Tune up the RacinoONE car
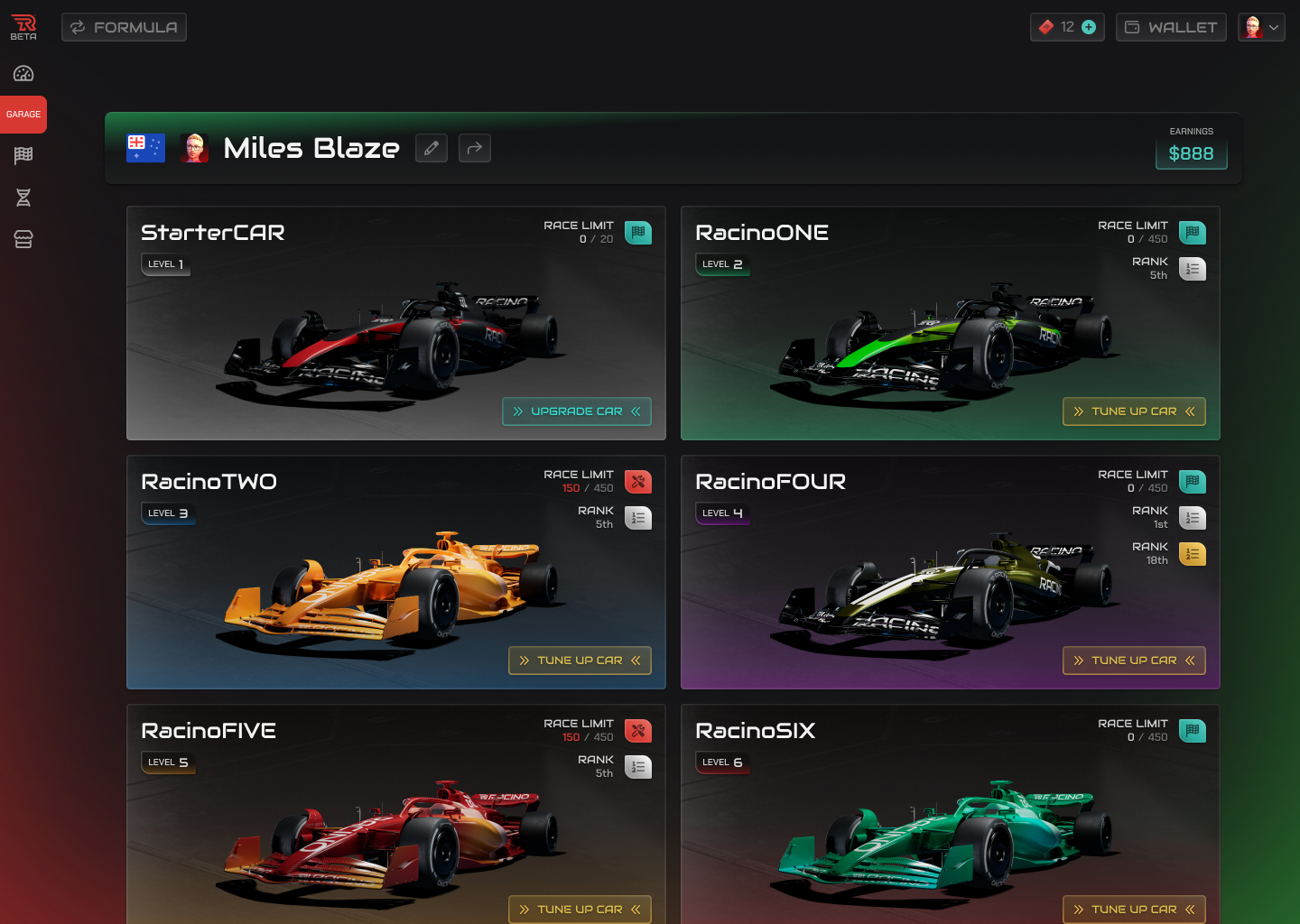 pos(1134,411)
